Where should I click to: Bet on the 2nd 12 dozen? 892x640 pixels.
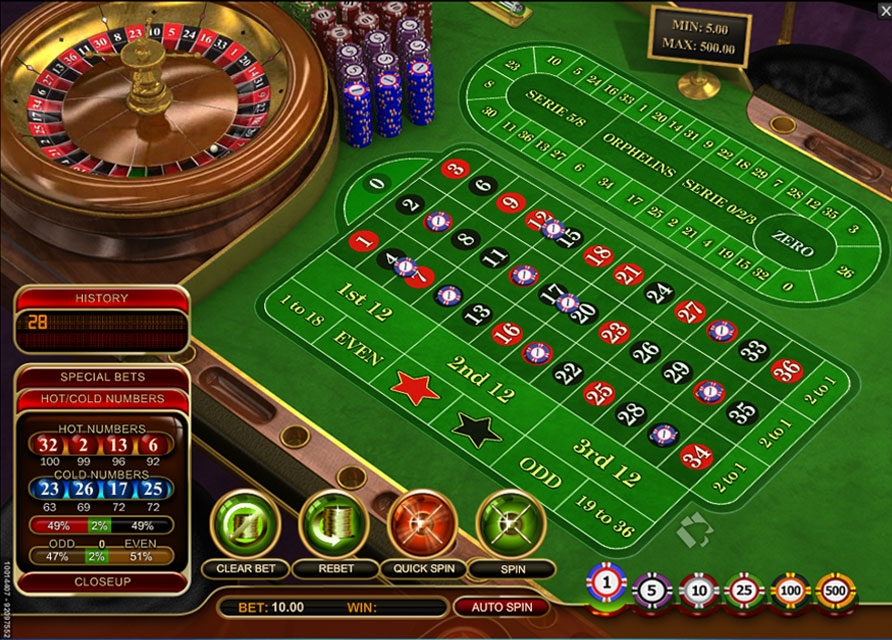[479, 378]
